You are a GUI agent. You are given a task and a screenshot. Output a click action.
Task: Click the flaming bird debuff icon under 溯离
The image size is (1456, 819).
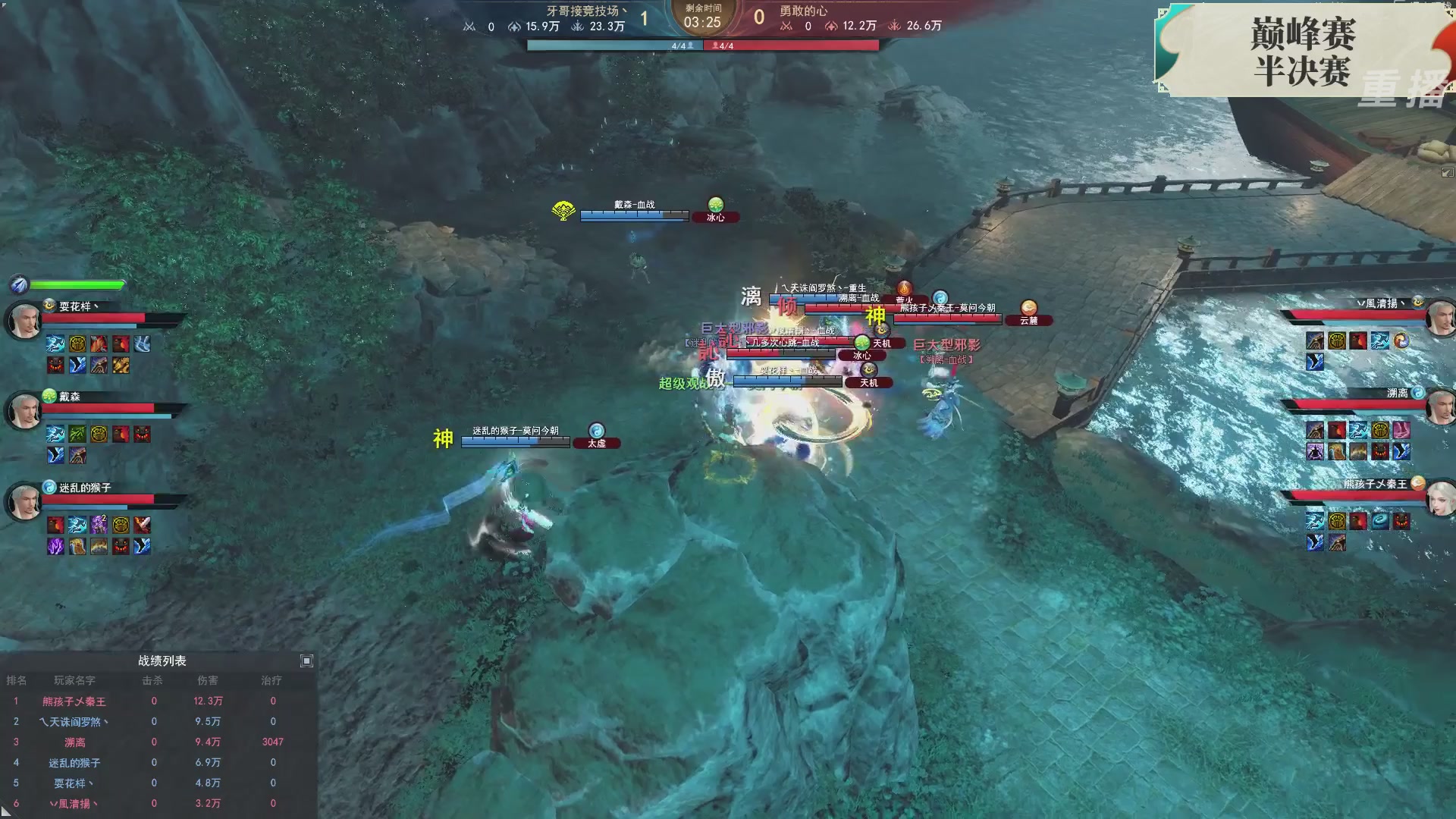tap(1337, 430)
